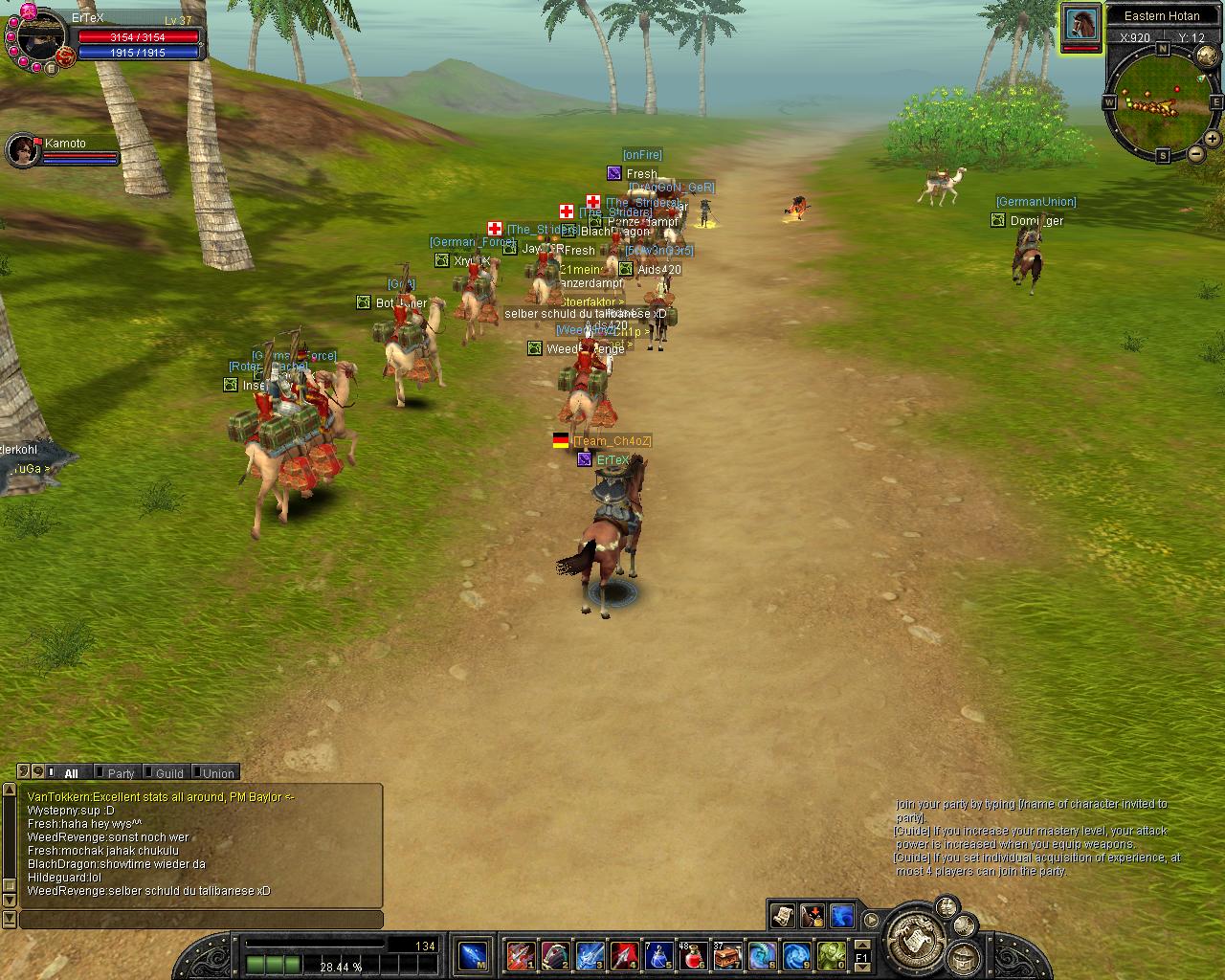Use the red health potion in slot 6
This screenshot has width=1225, height=980.
coord(692,955)
